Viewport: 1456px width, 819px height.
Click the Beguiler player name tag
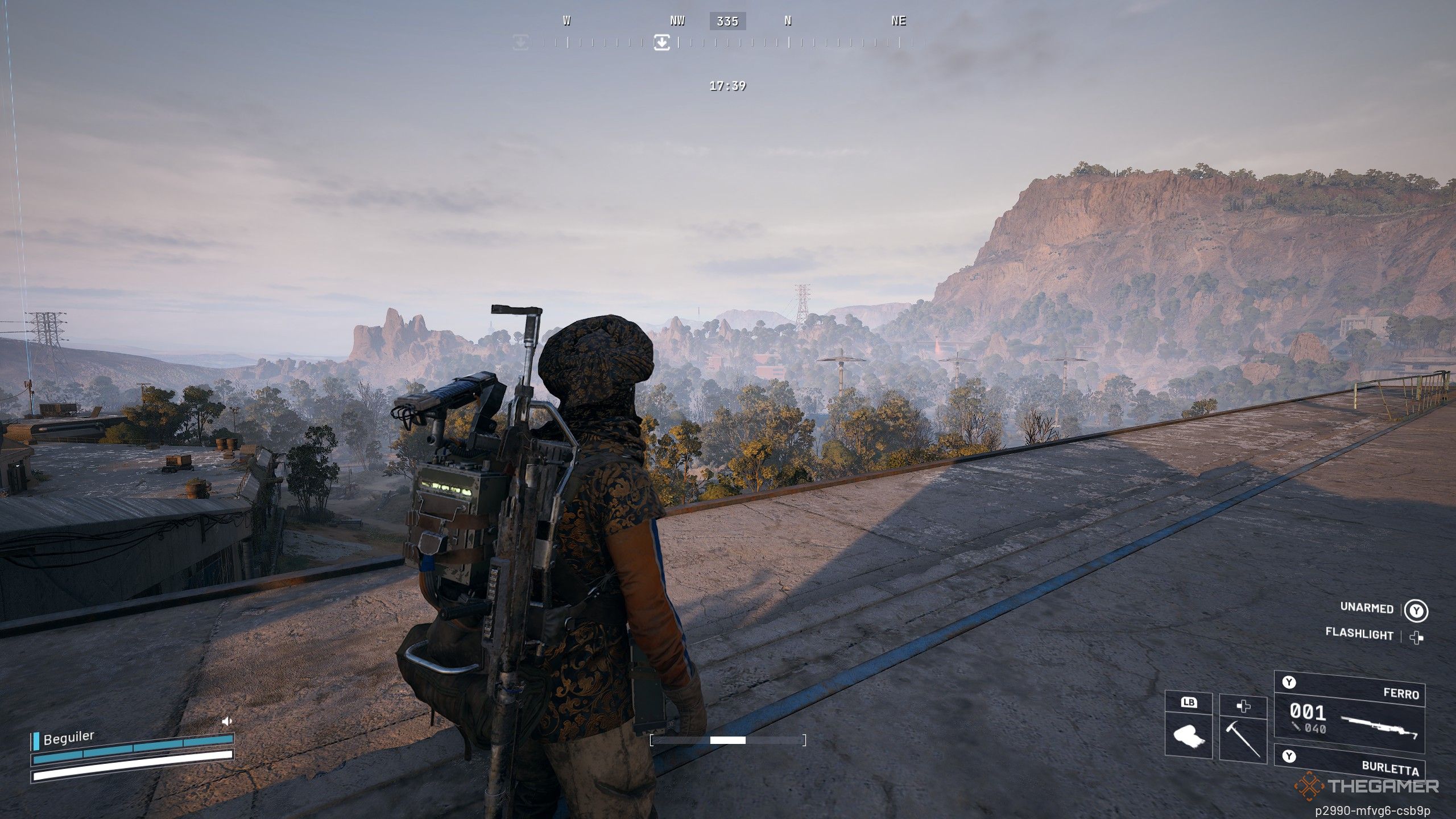coord(68,738)
